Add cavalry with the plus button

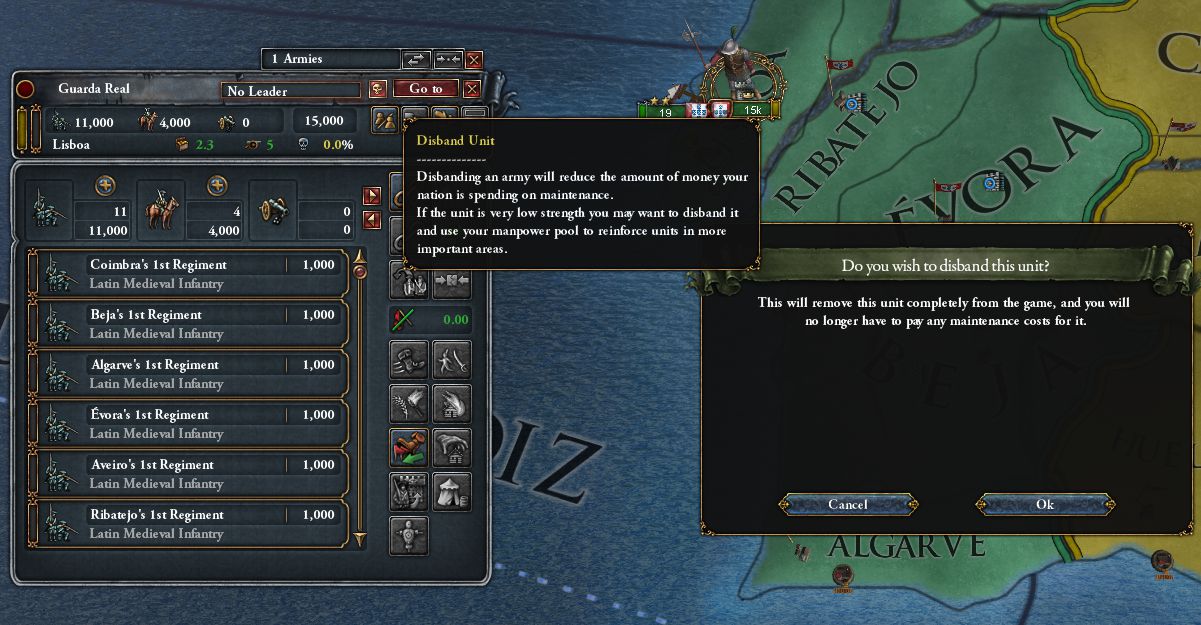coord(217,186)
